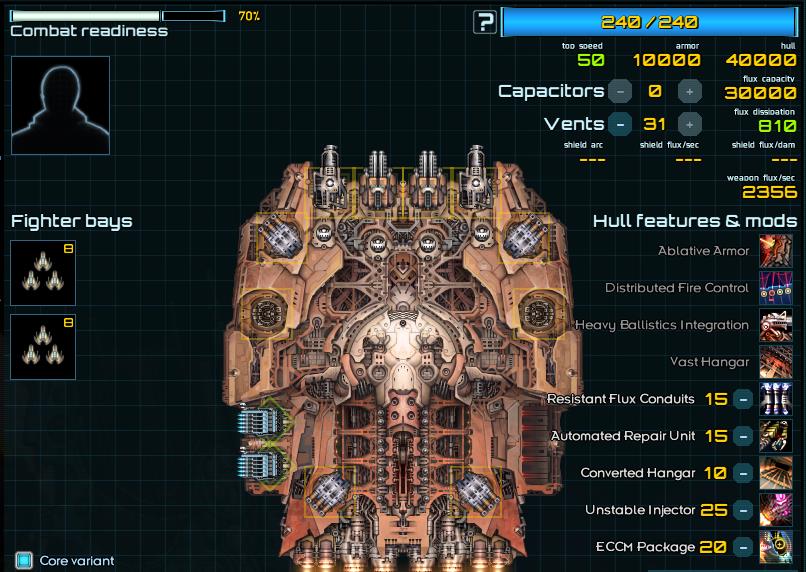
Task: Remove the ECCM Package hullmod
Action: (x=743, y=547)
